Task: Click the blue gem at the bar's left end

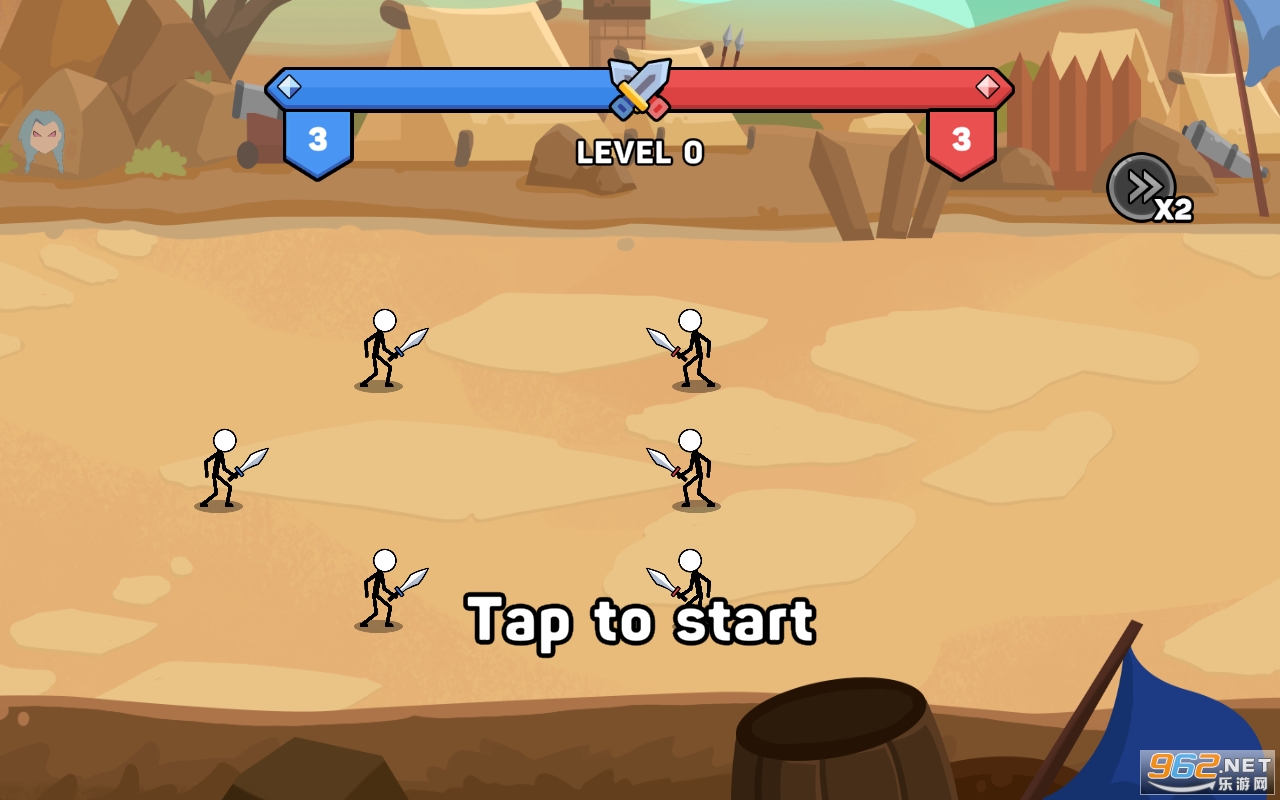Action: pos(290,87)
